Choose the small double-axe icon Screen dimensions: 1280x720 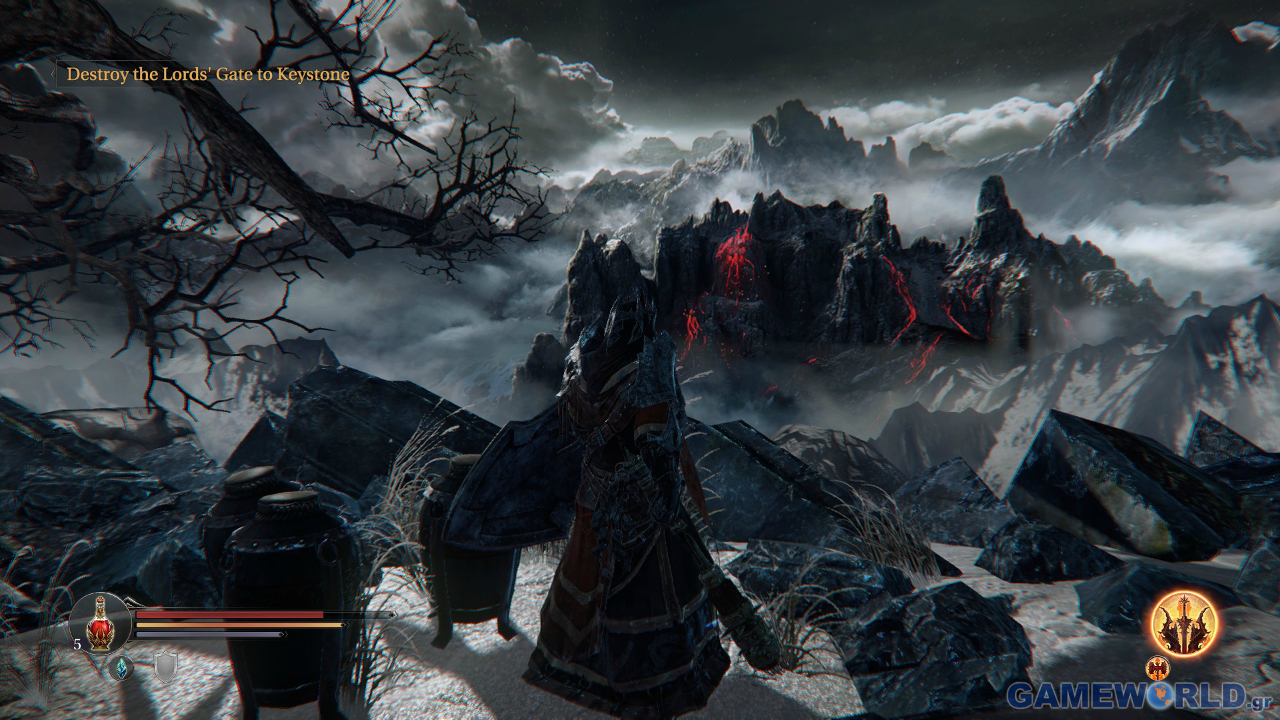(1158, 667)
